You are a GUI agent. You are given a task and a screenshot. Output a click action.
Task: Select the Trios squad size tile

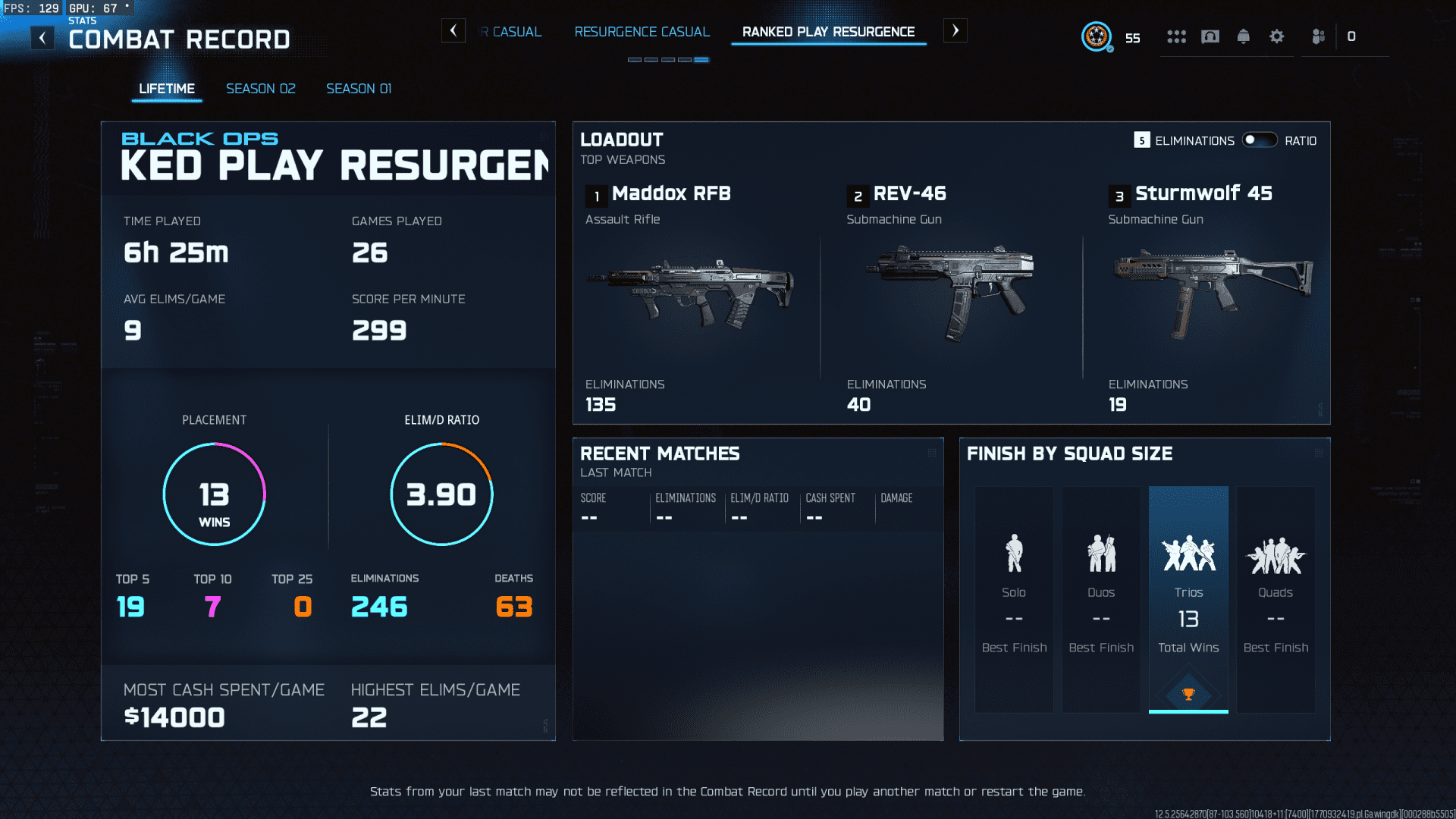(x=1188, y=599)
